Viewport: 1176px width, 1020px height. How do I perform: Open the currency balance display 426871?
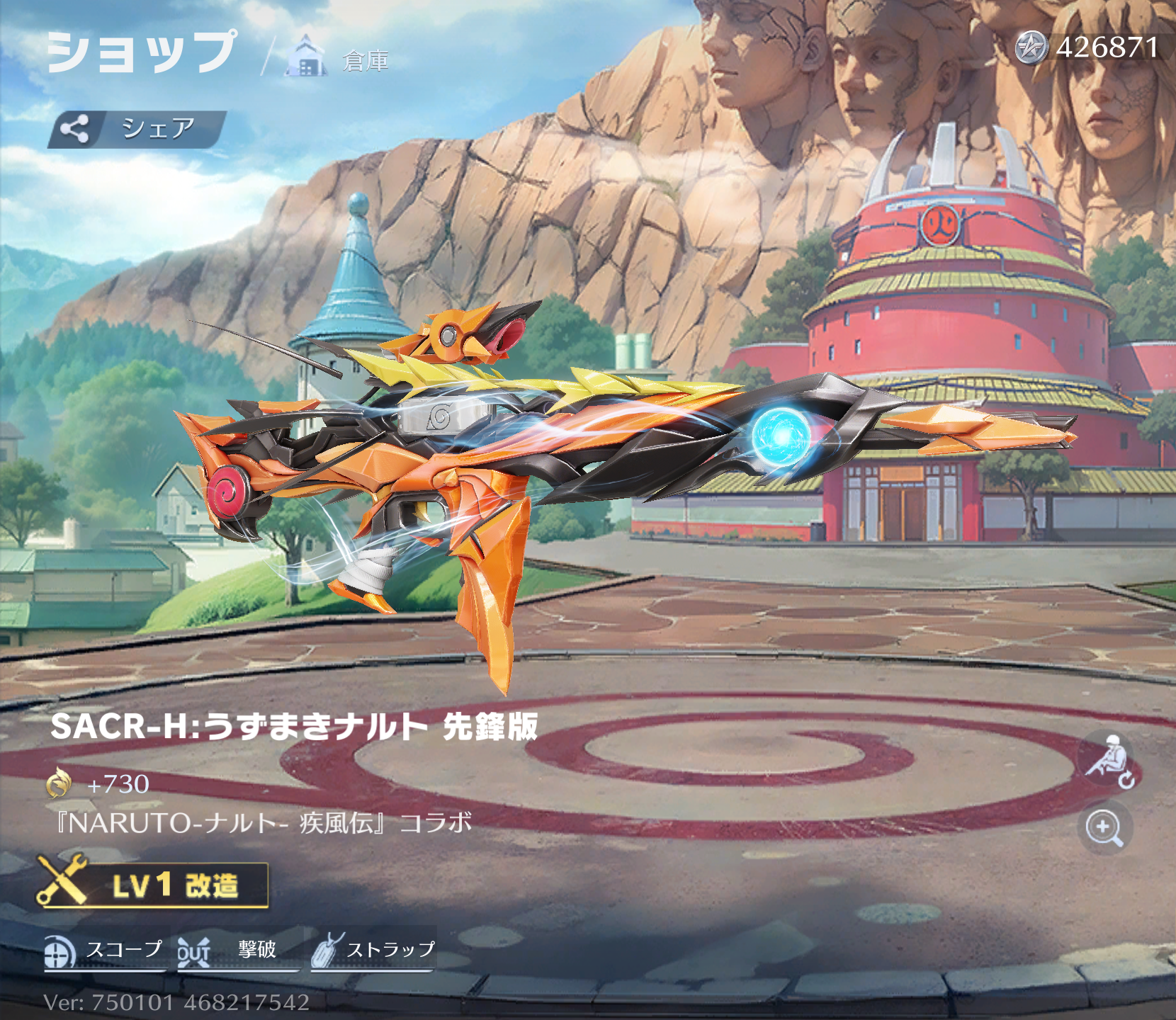pos(1089,48)
